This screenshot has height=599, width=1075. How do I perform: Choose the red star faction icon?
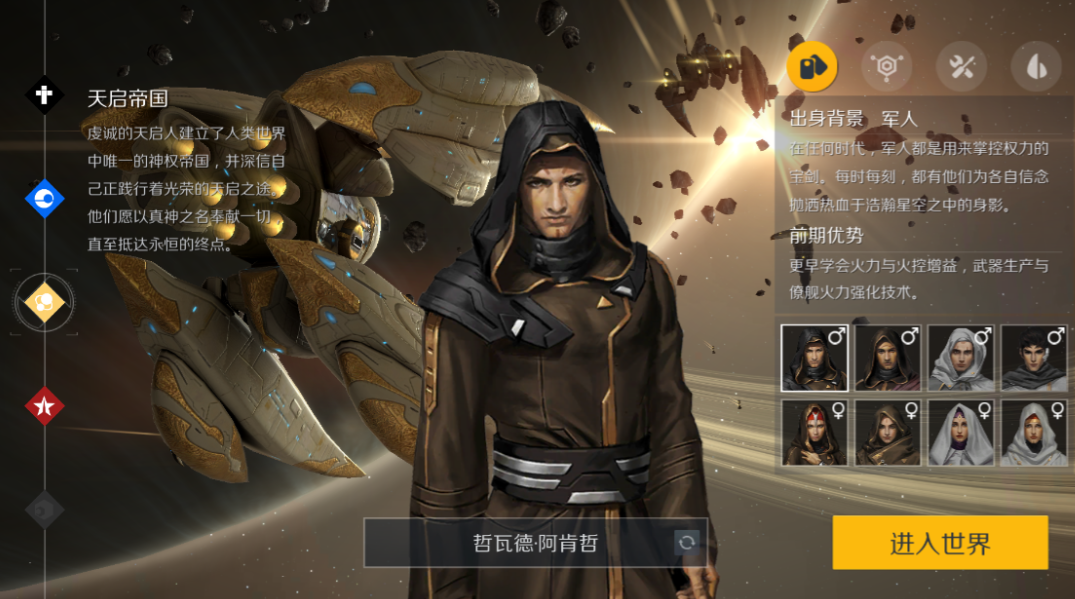point(44,405)
